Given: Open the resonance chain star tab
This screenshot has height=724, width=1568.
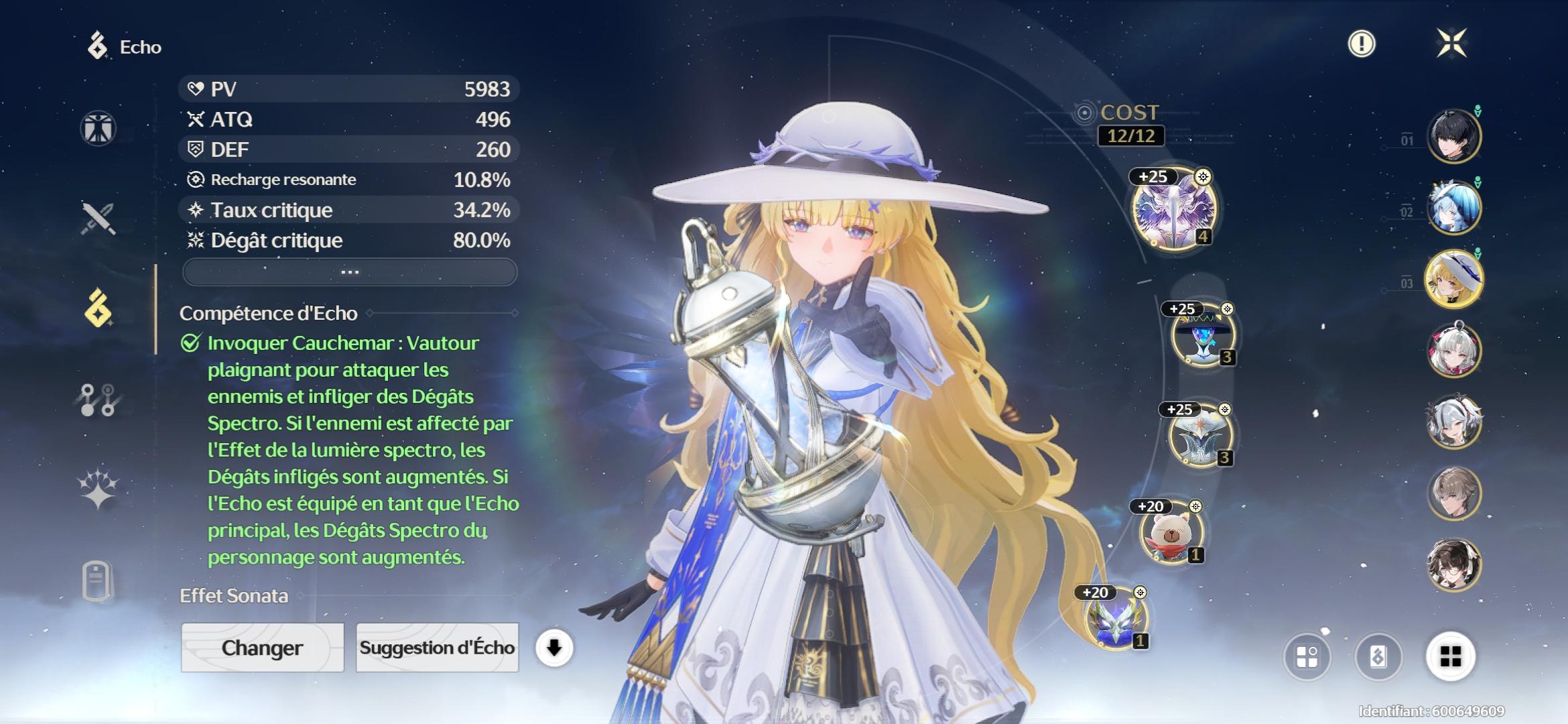Looking at the screenshot, I should click(x=99, y=488).
